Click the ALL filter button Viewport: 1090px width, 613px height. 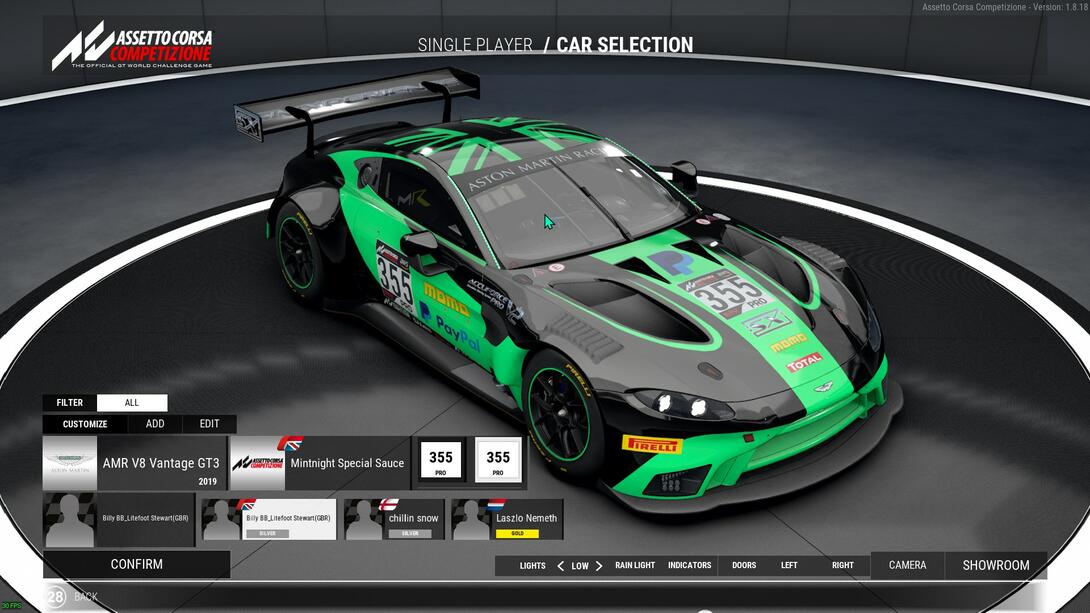click(x=132, y=403)
